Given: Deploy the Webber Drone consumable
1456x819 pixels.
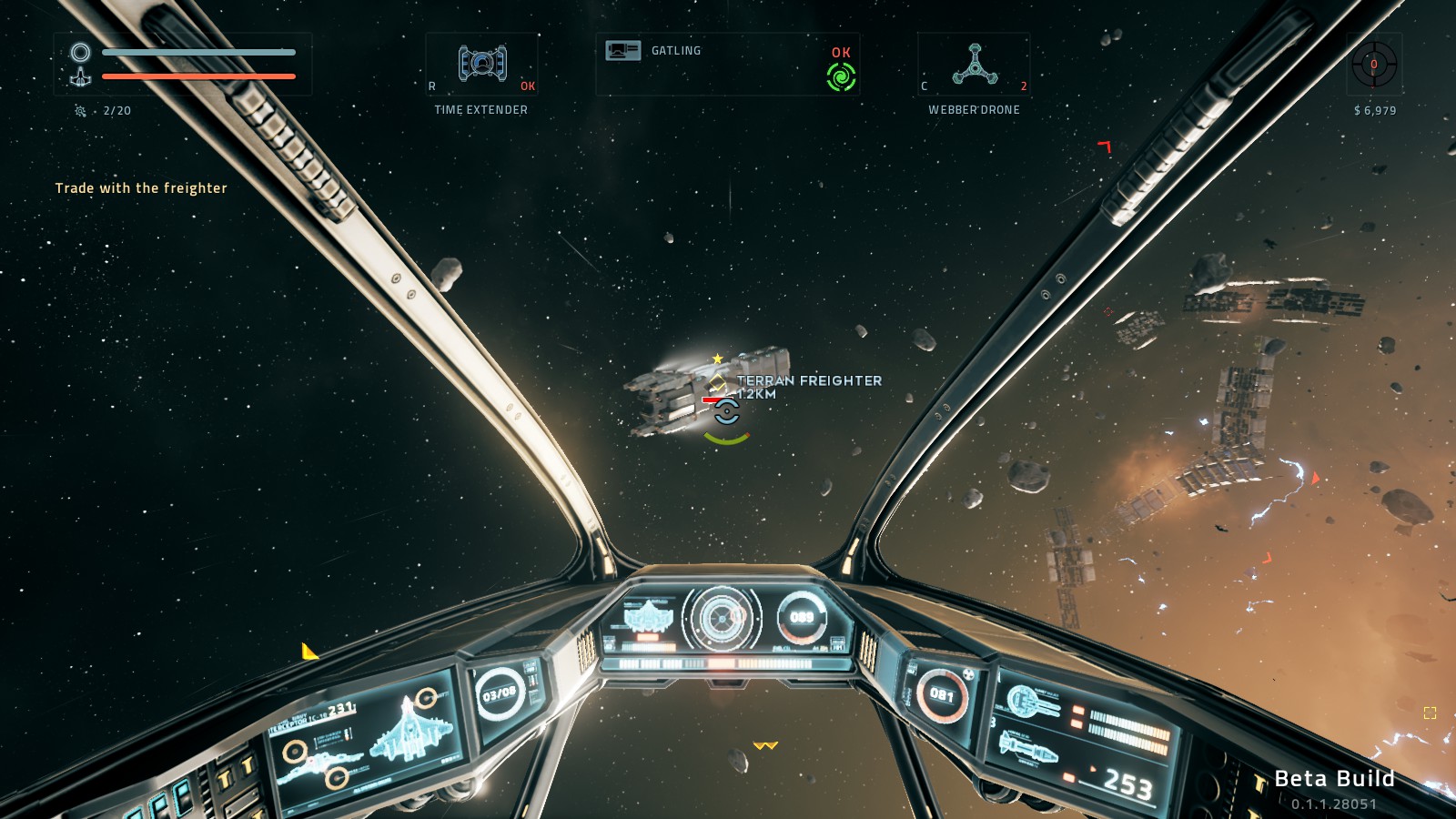Looking at the screenshot, I should 974,65.
